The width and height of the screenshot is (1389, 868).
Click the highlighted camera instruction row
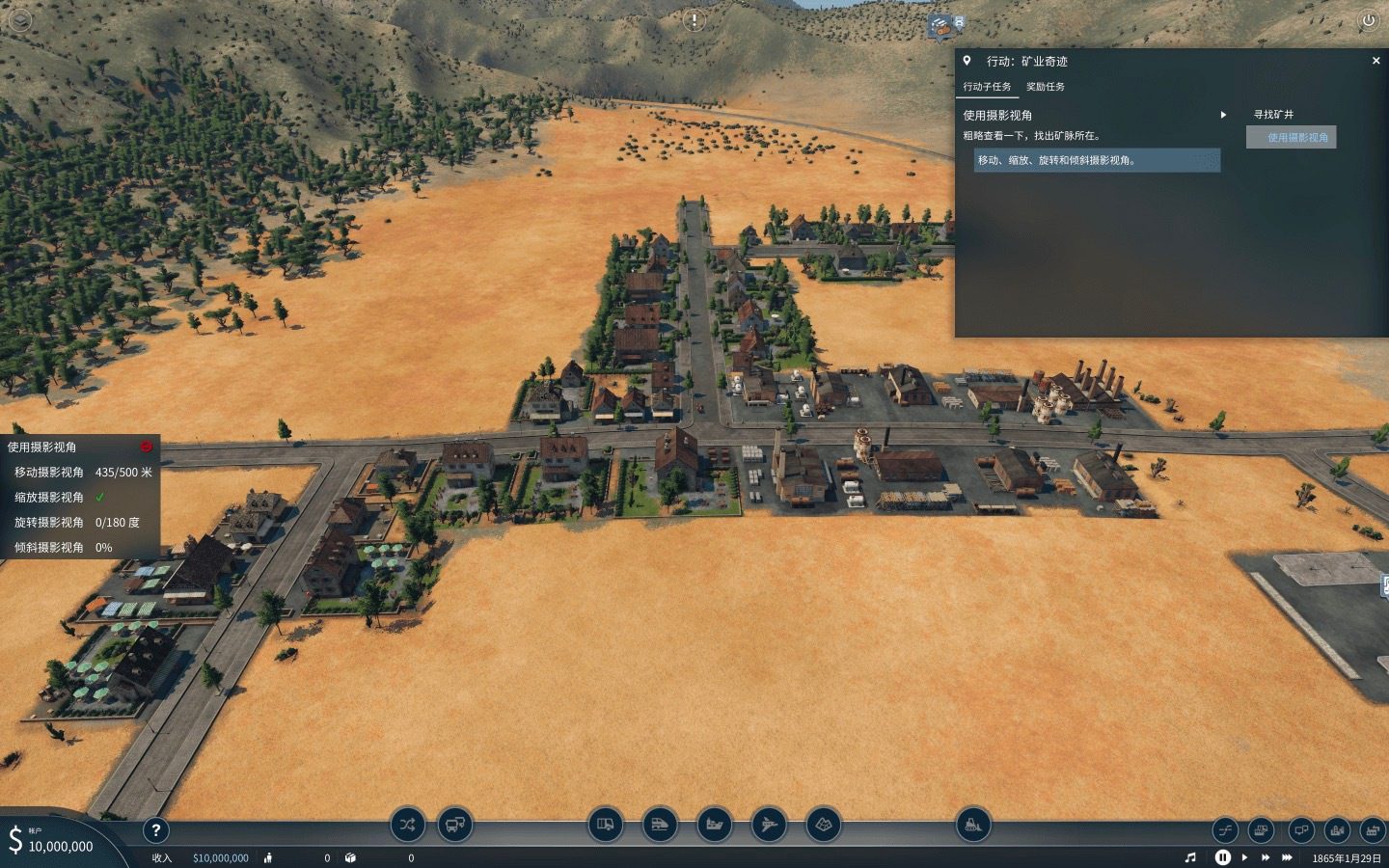(x=1097, y=160)
